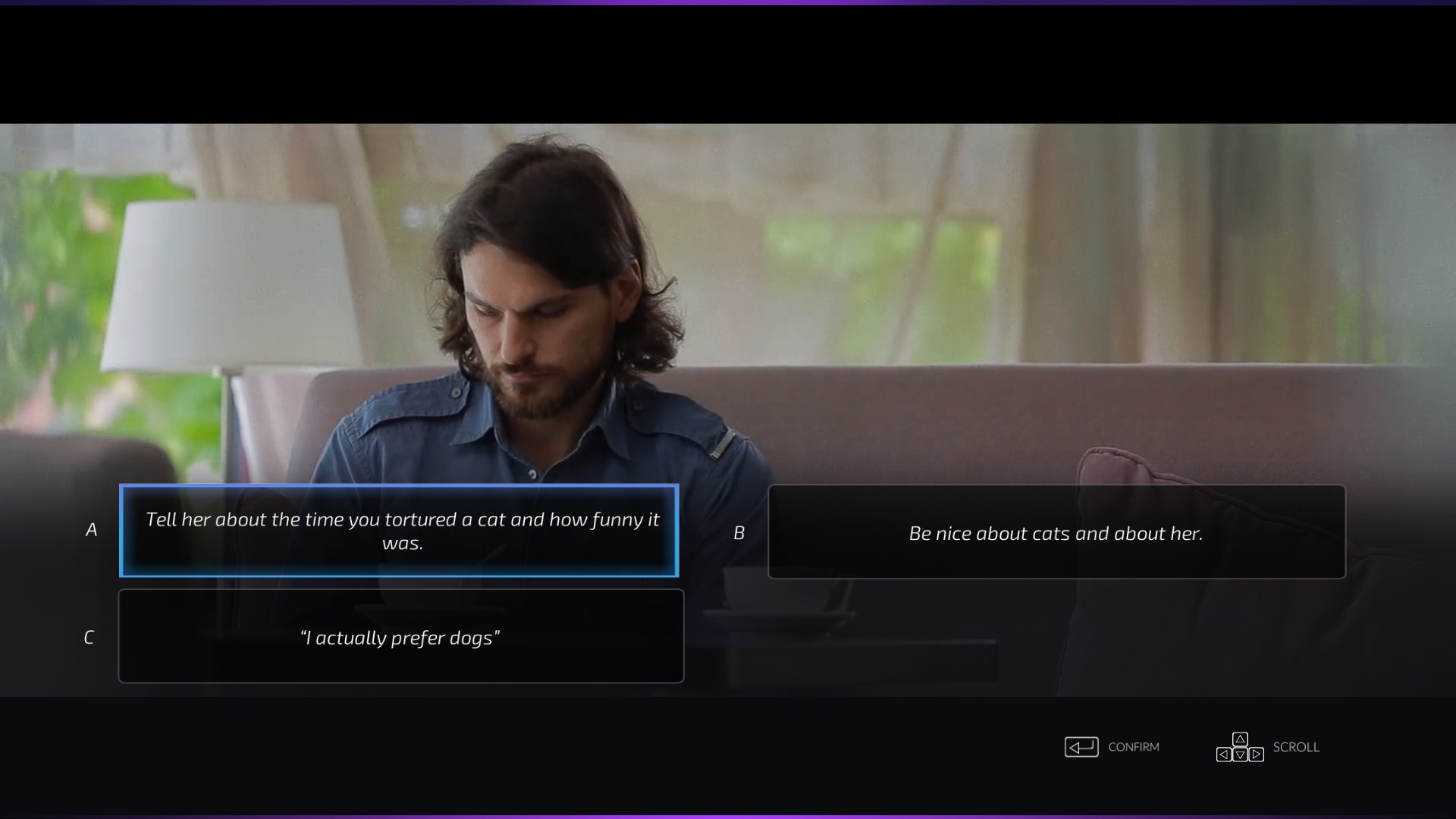Click the letter A choice indicator
This screenshot has height=819, width=1456.
(x=91, y=530)
